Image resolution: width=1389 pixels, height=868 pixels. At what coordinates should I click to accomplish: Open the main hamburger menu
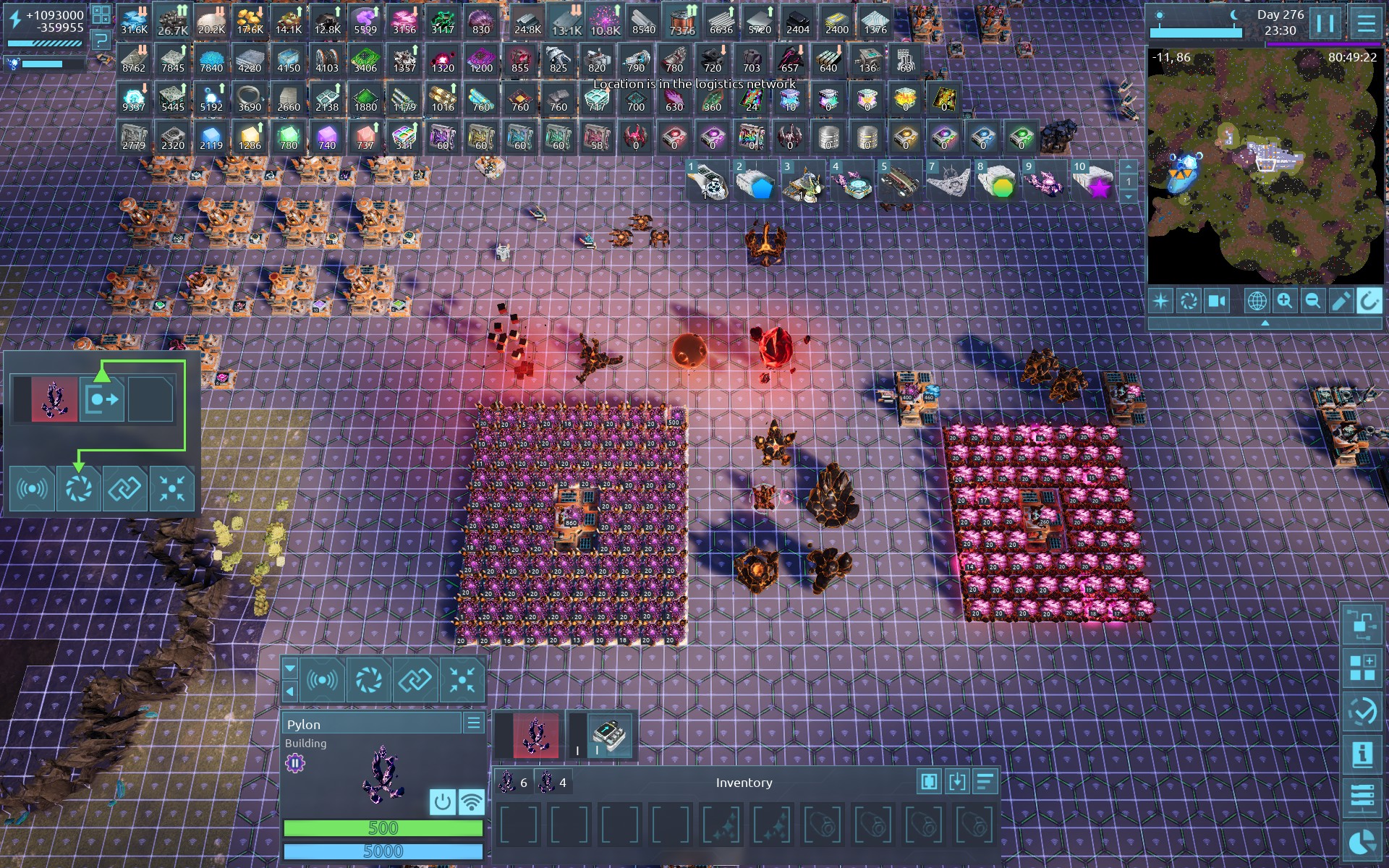1366,23
